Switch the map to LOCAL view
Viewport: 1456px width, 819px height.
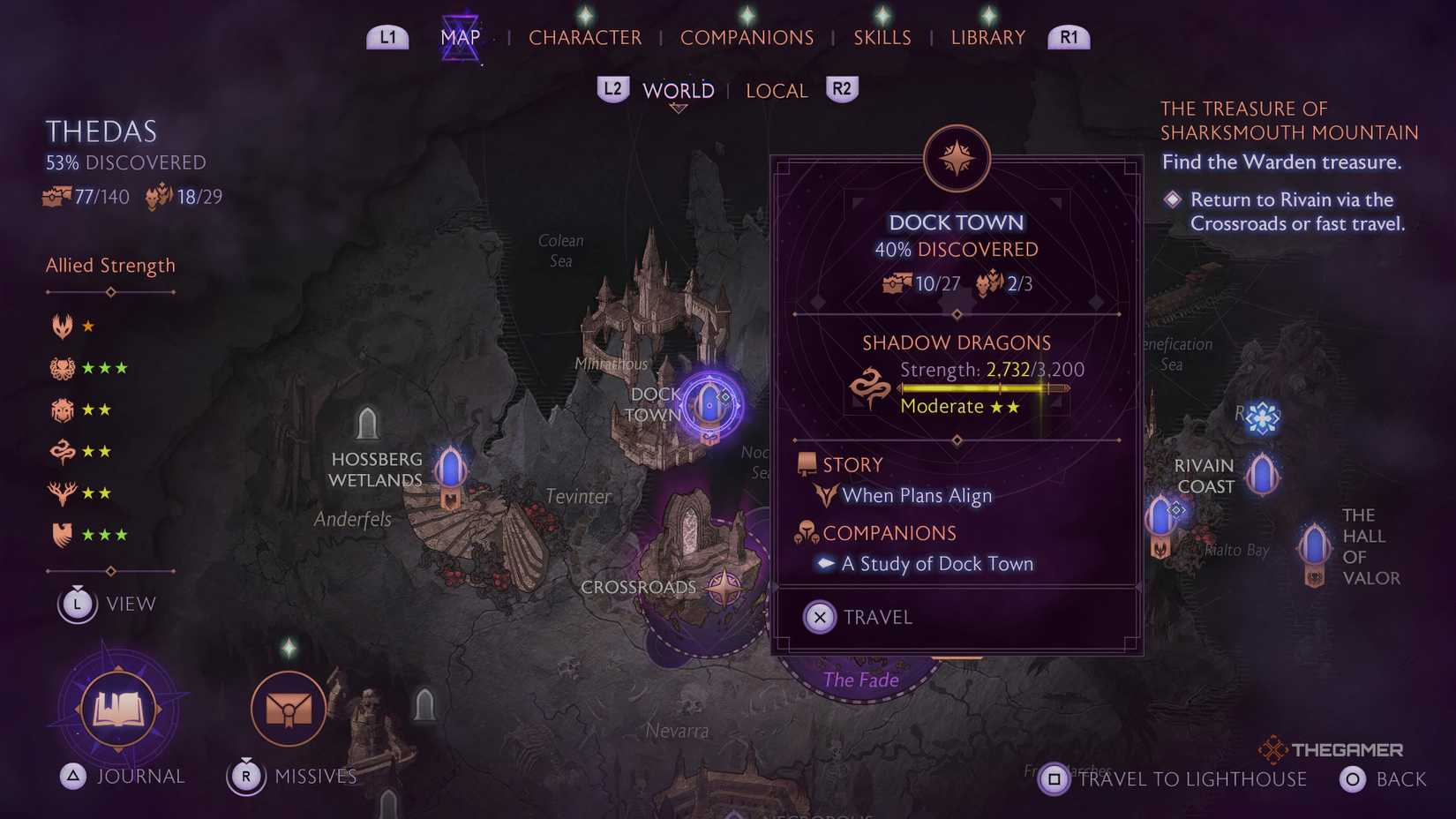(x=775, y=90)
